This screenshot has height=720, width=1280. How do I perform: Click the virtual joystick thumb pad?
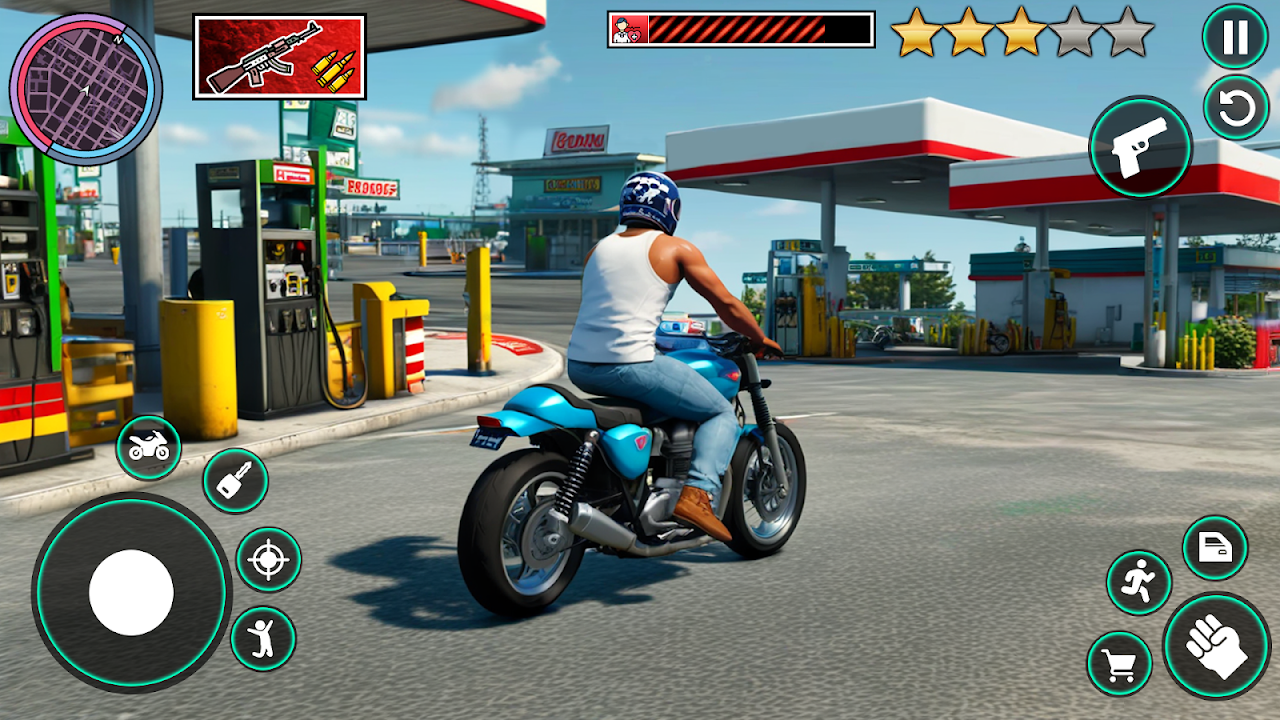(x=131, y=592)
